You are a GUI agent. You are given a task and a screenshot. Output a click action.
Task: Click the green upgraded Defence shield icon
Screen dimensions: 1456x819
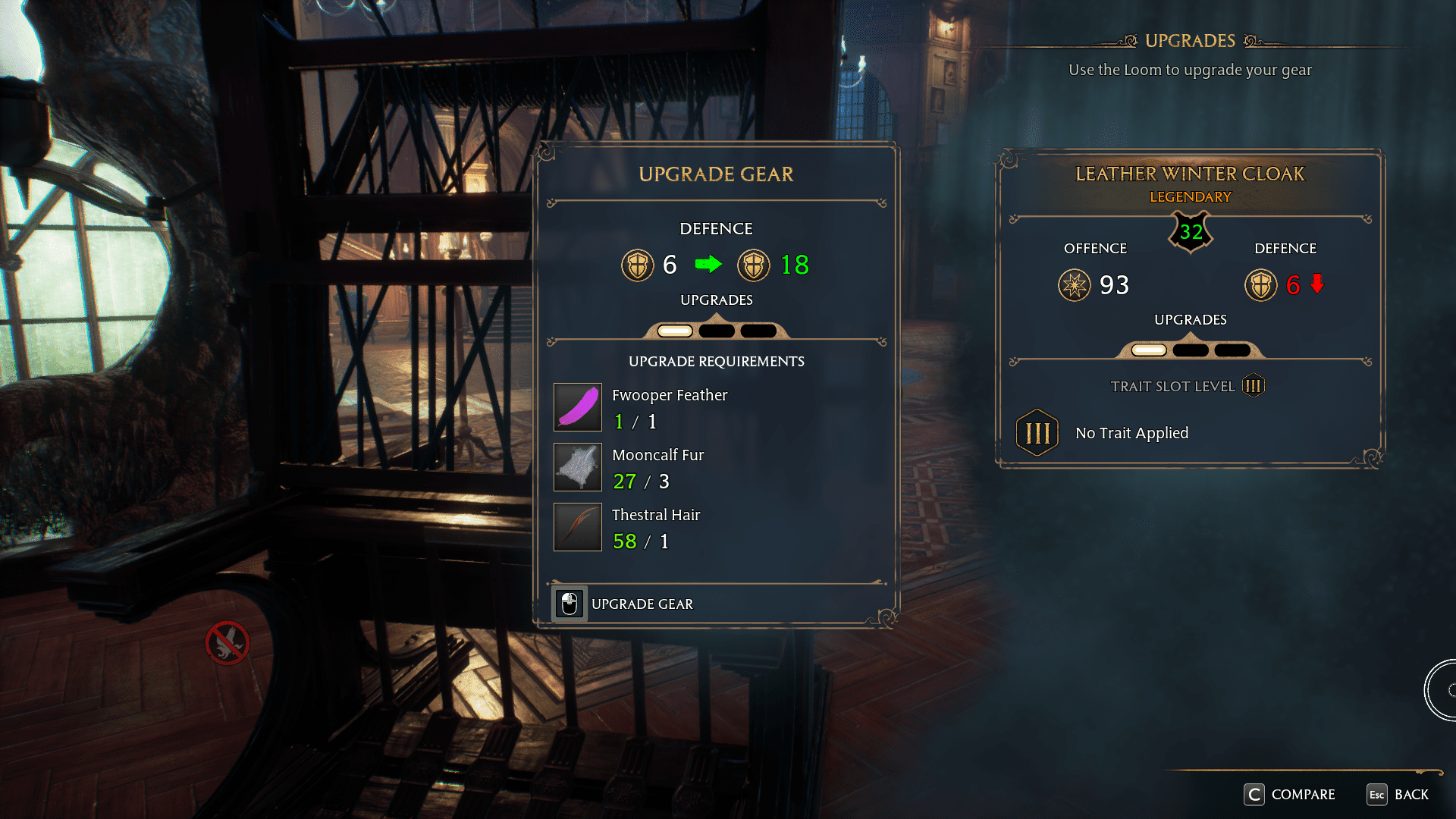753,265
